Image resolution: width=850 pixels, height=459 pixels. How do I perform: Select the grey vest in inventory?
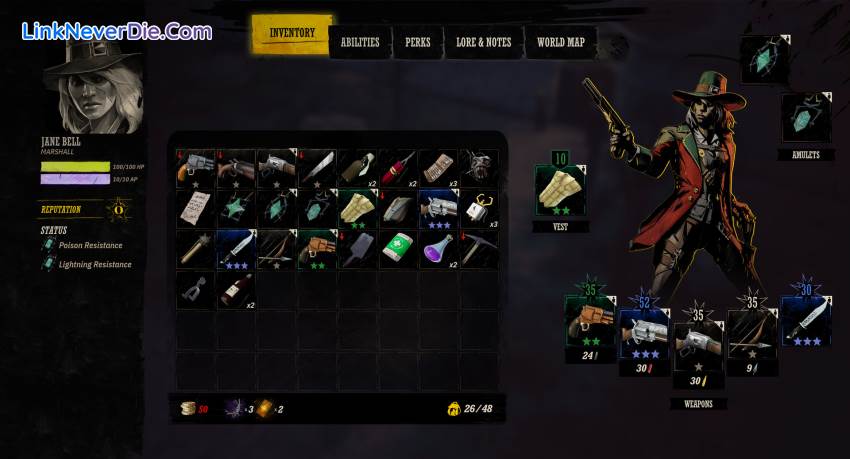tap(398, 208)
